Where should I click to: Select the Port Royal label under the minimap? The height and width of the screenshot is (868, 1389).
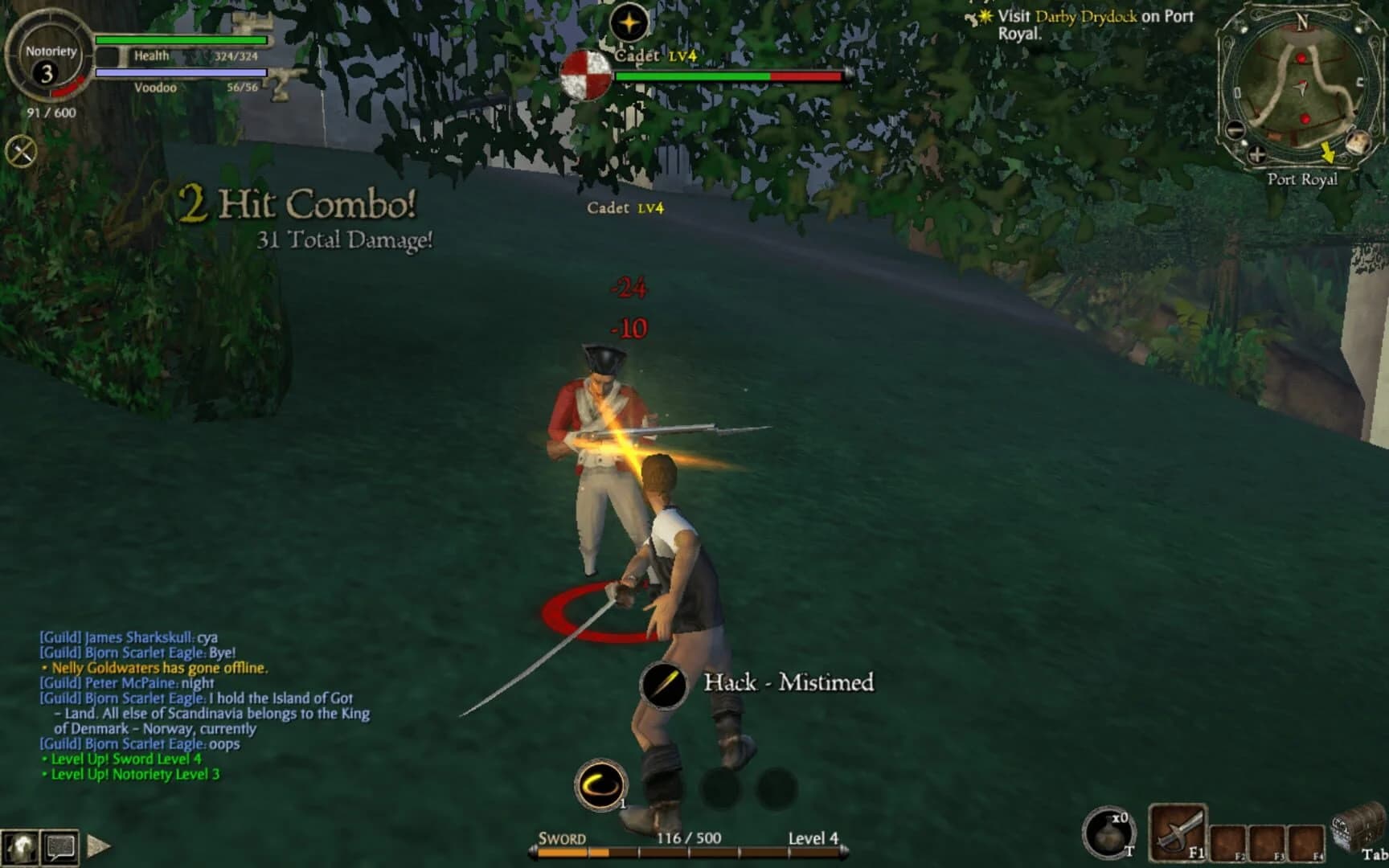[1303, 180]
